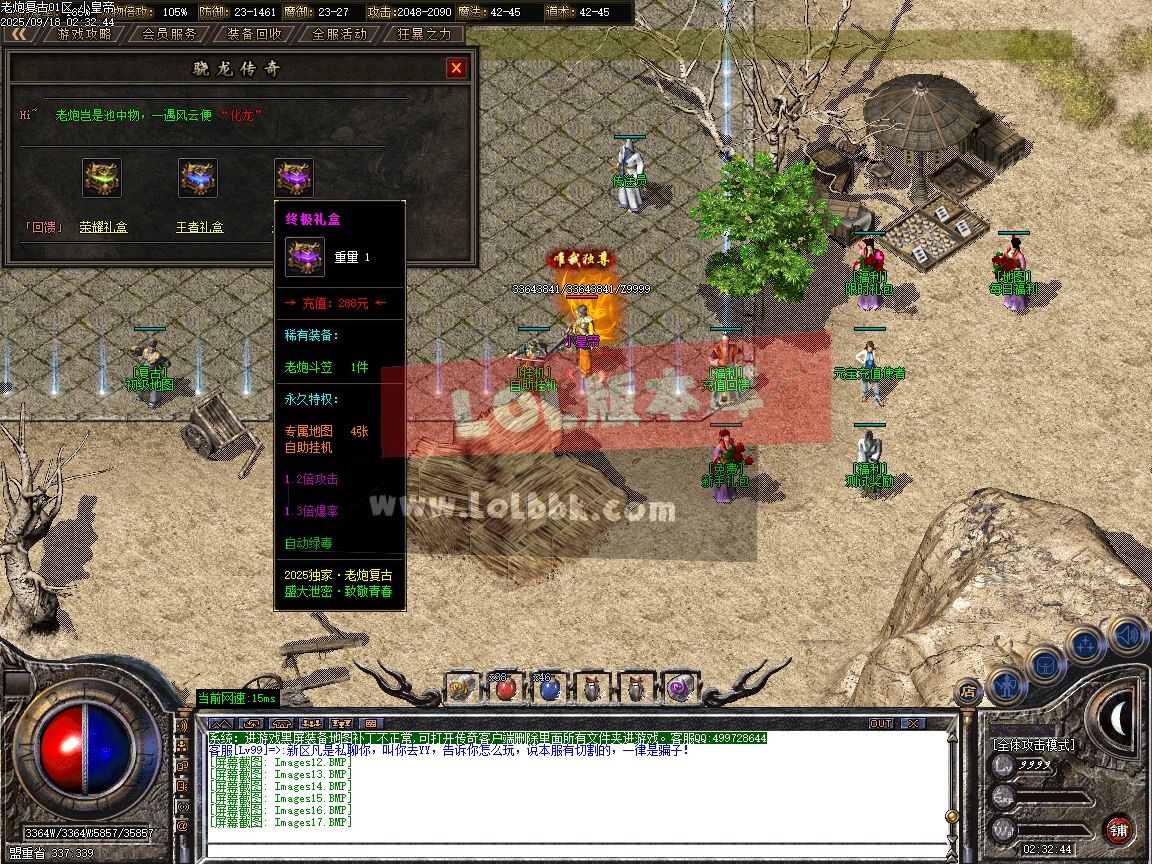Use the red health potion in the hotbar
The width and height of the screenshot is (1152, 864).
(x=503, y=688)
